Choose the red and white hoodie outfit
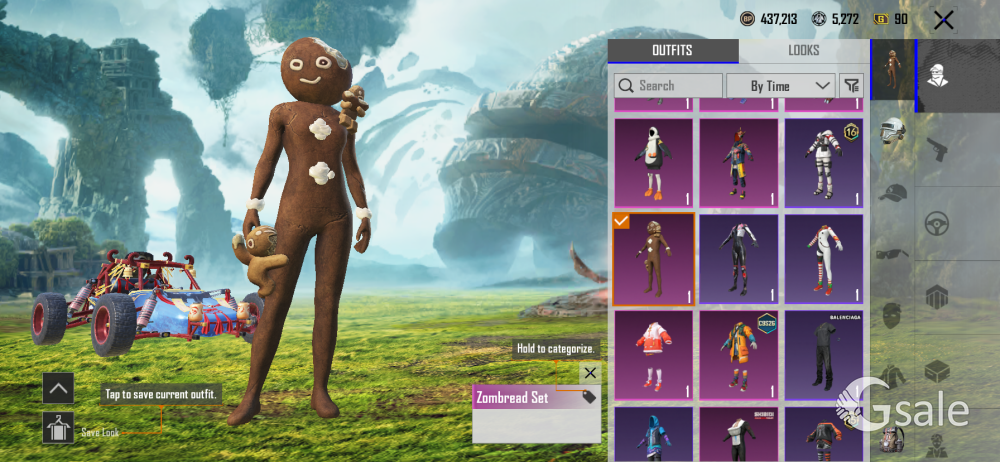1000x462 pixels. [653, 353]
